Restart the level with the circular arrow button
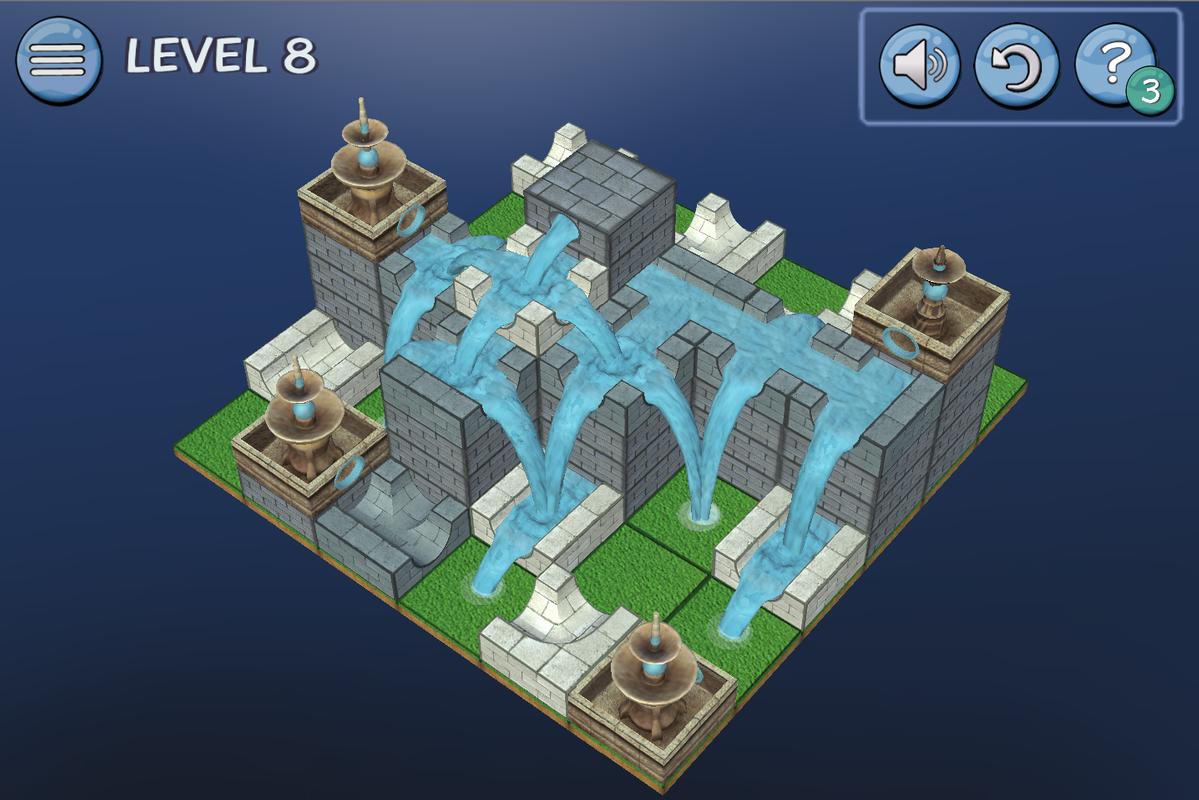Image resolution: width=1199 pixels, height=800 pixels. [1016, 66]
